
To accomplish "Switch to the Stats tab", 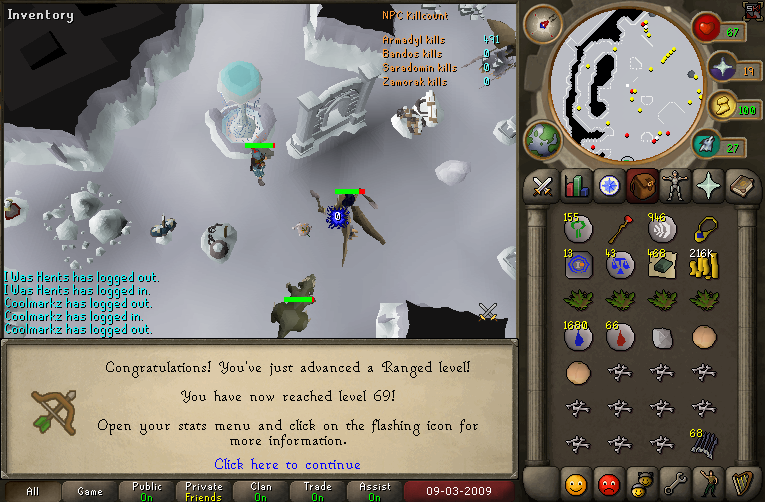I will (575, 185).
